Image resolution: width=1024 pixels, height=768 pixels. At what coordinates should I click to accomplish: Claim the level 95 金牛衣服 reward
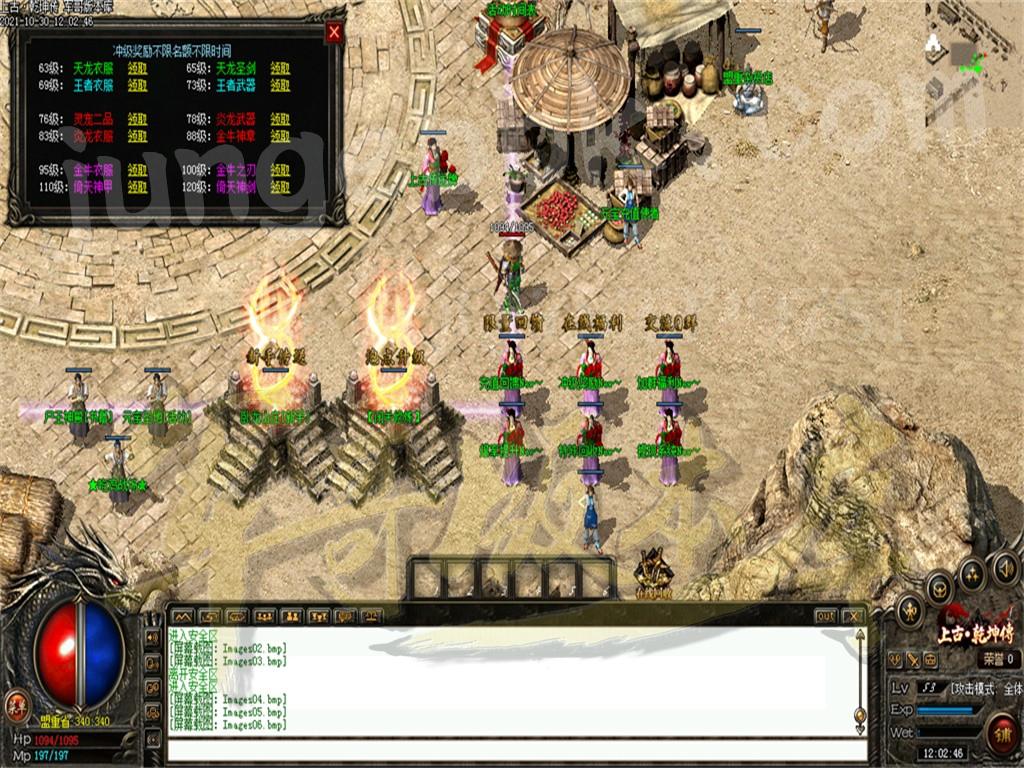[138, 169]
